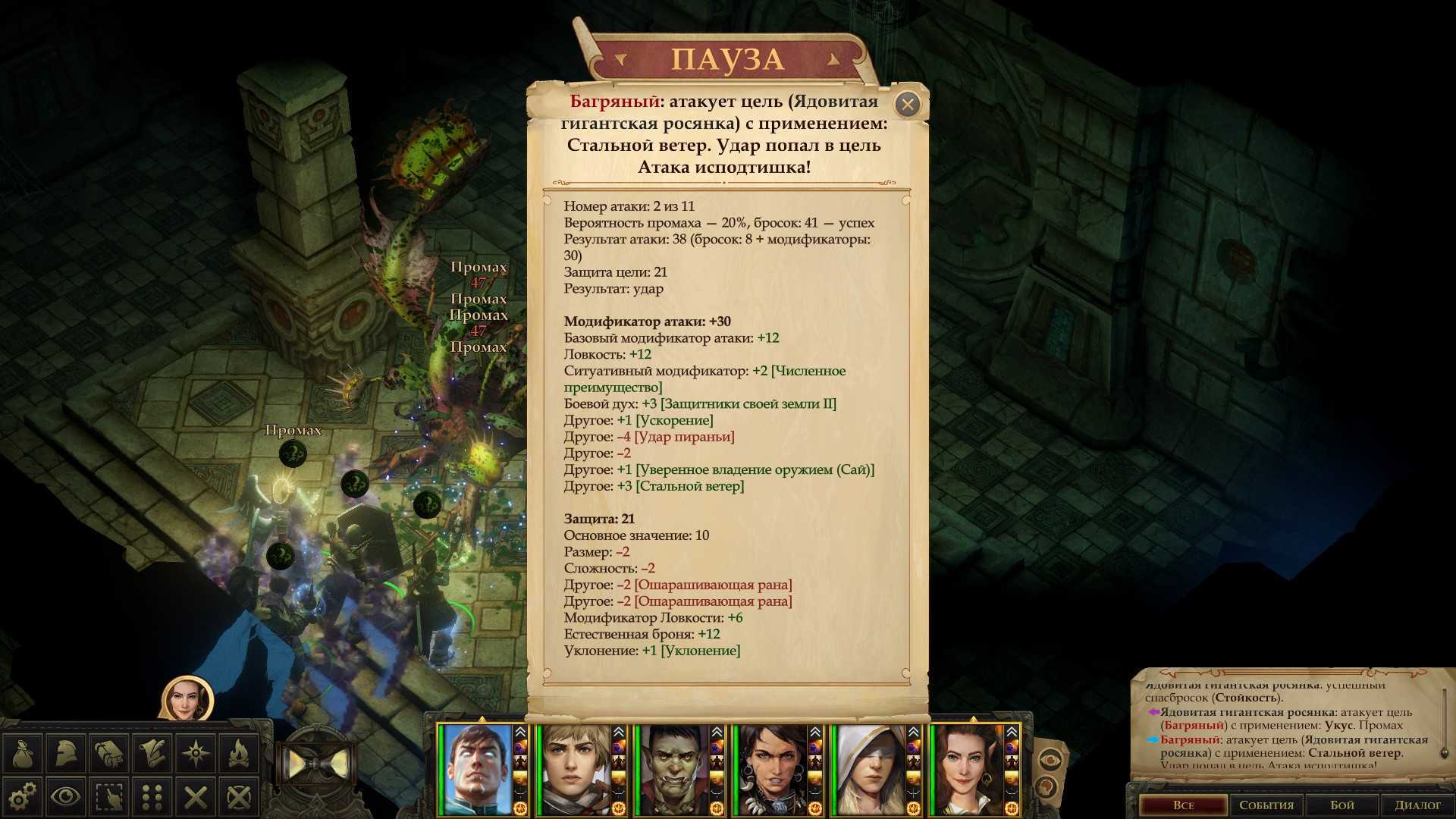
Task: Switch combat log to Диалог tab
Action: point(1417,805)
